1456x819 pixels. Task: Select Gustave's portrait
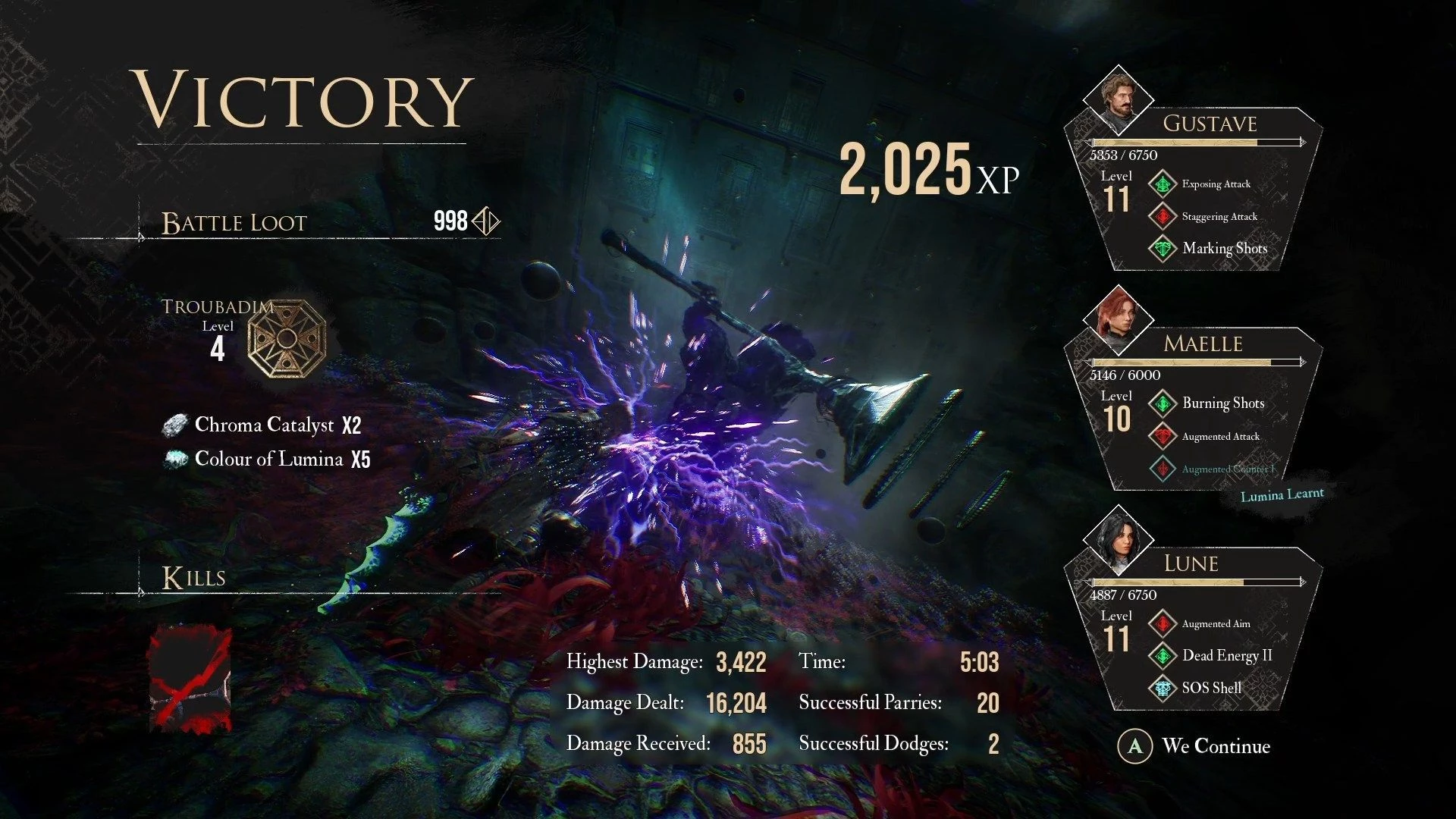[x=1119, y=97]
